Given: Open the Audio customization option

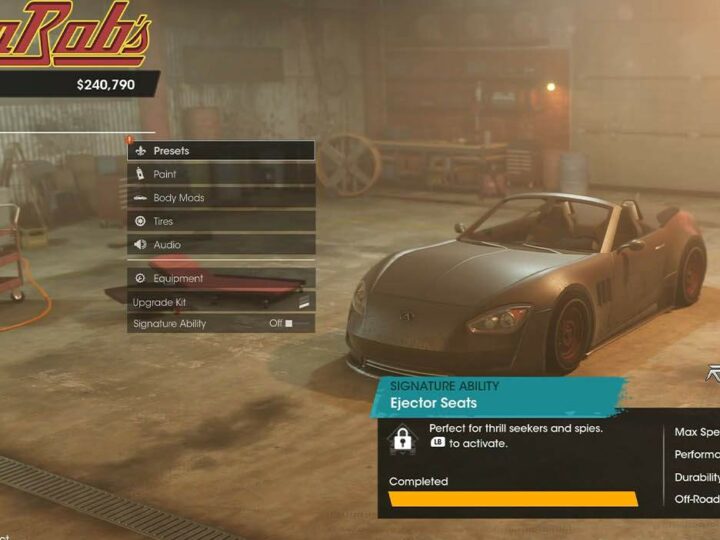Looking at the screenshot, I should (x=220, y=245).
